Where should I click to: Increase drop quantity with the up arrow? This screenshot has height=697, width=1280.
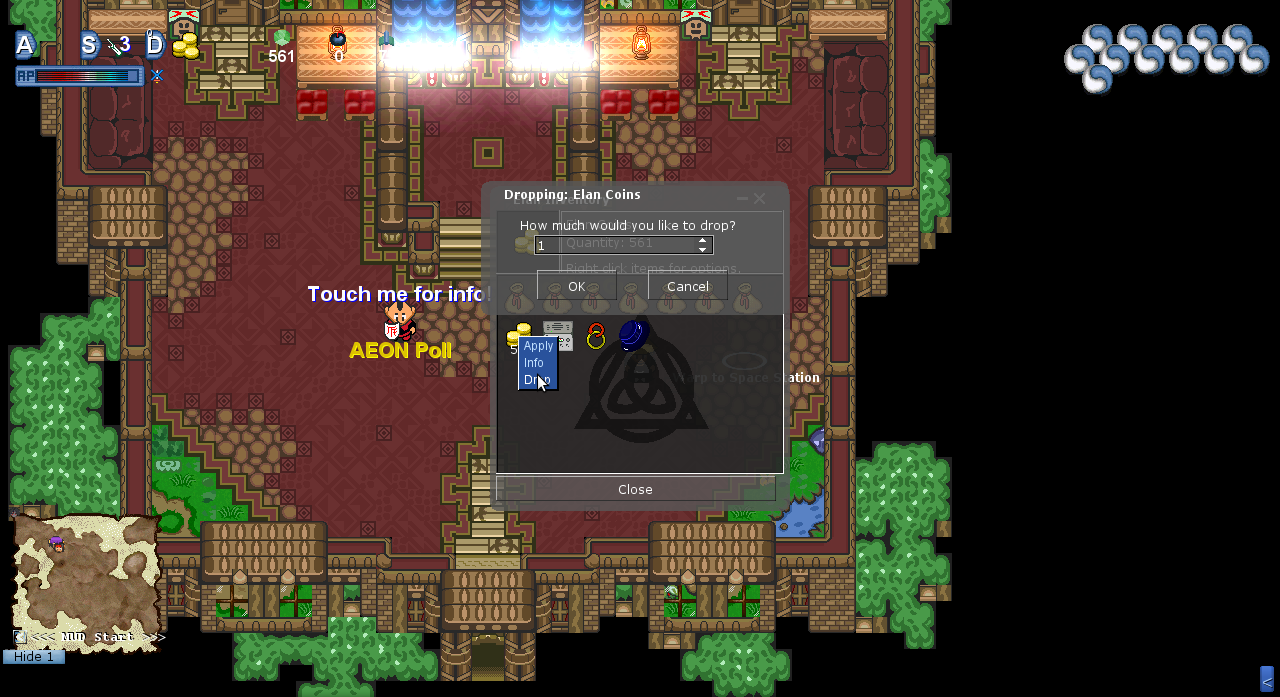click(703, 241)
